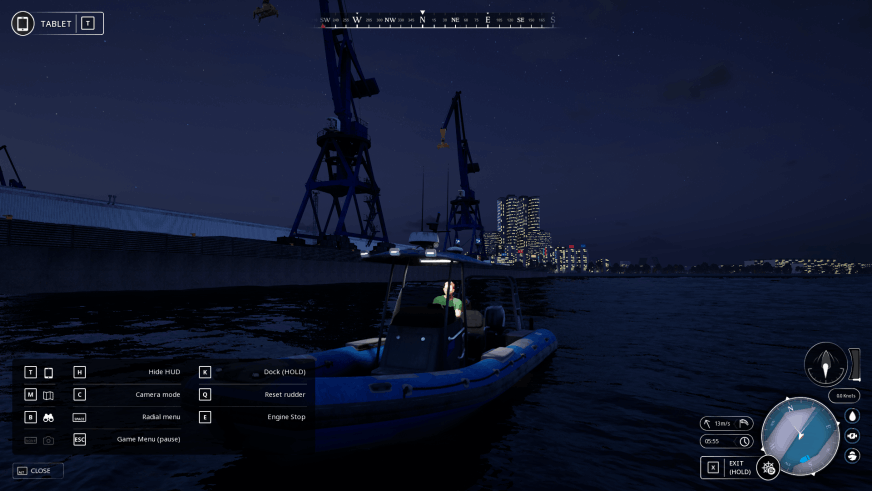Image resolution: width=872 pixels, height=491 pixels.
Task: Click the water drop status icon
Action: 852,415
